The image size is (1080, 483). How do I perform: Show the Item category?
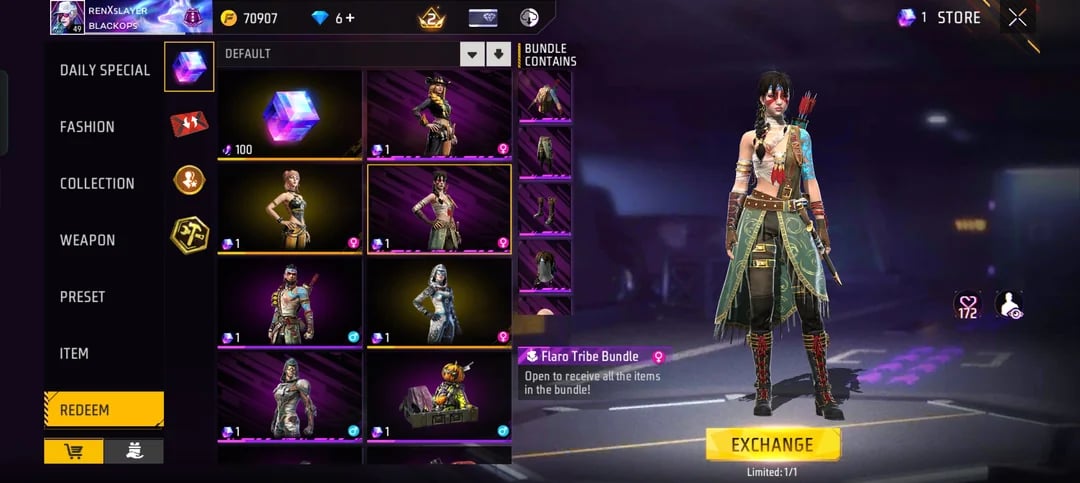click(74, 354)
